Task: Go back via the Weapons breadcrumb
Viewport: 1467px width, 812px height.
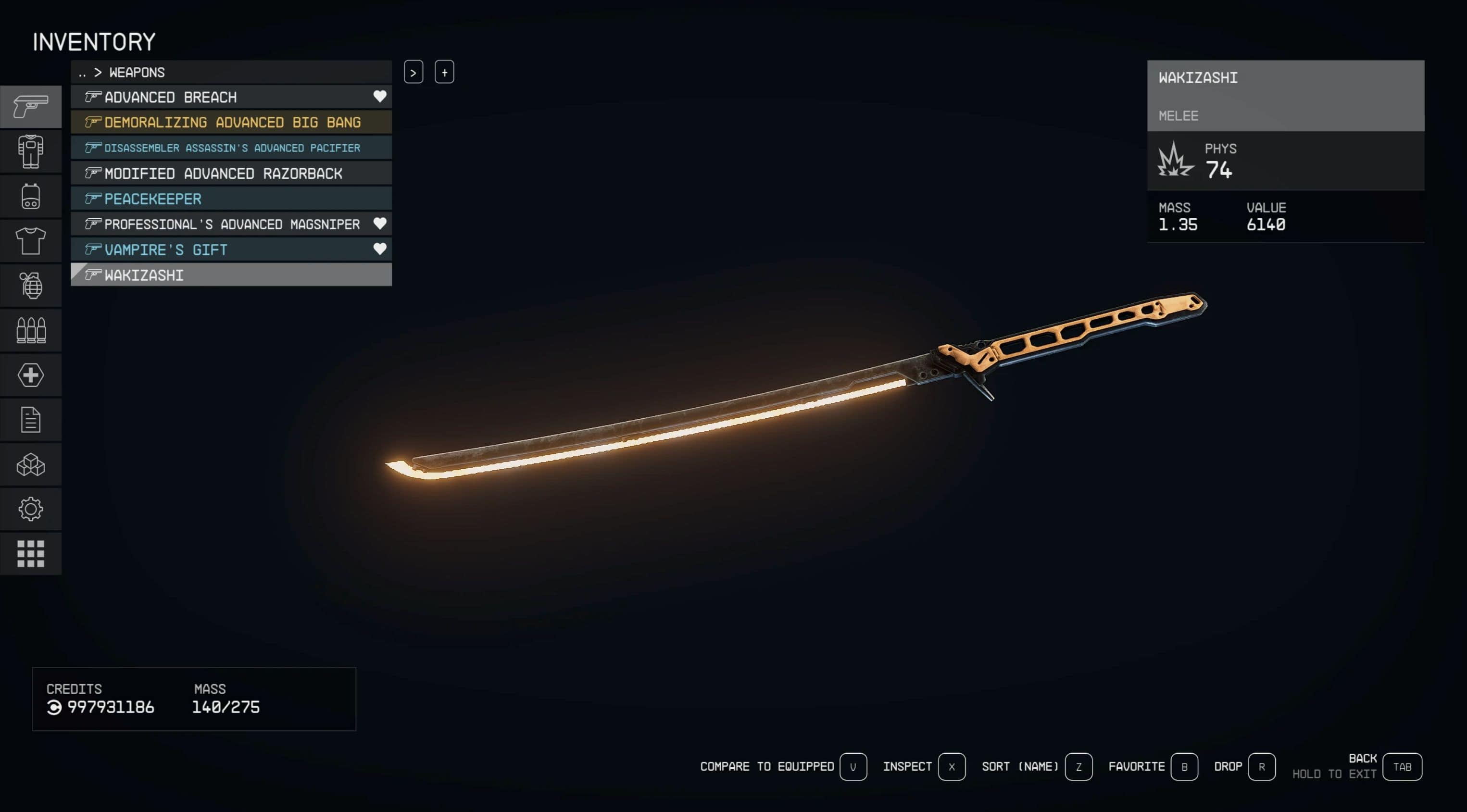Action: 137,72
